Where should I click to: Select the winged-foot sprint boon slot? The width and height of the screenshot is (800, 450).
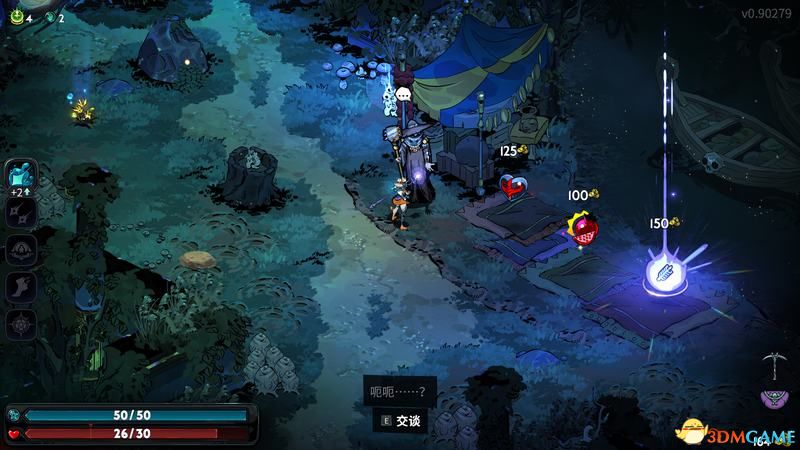(21, 287)
